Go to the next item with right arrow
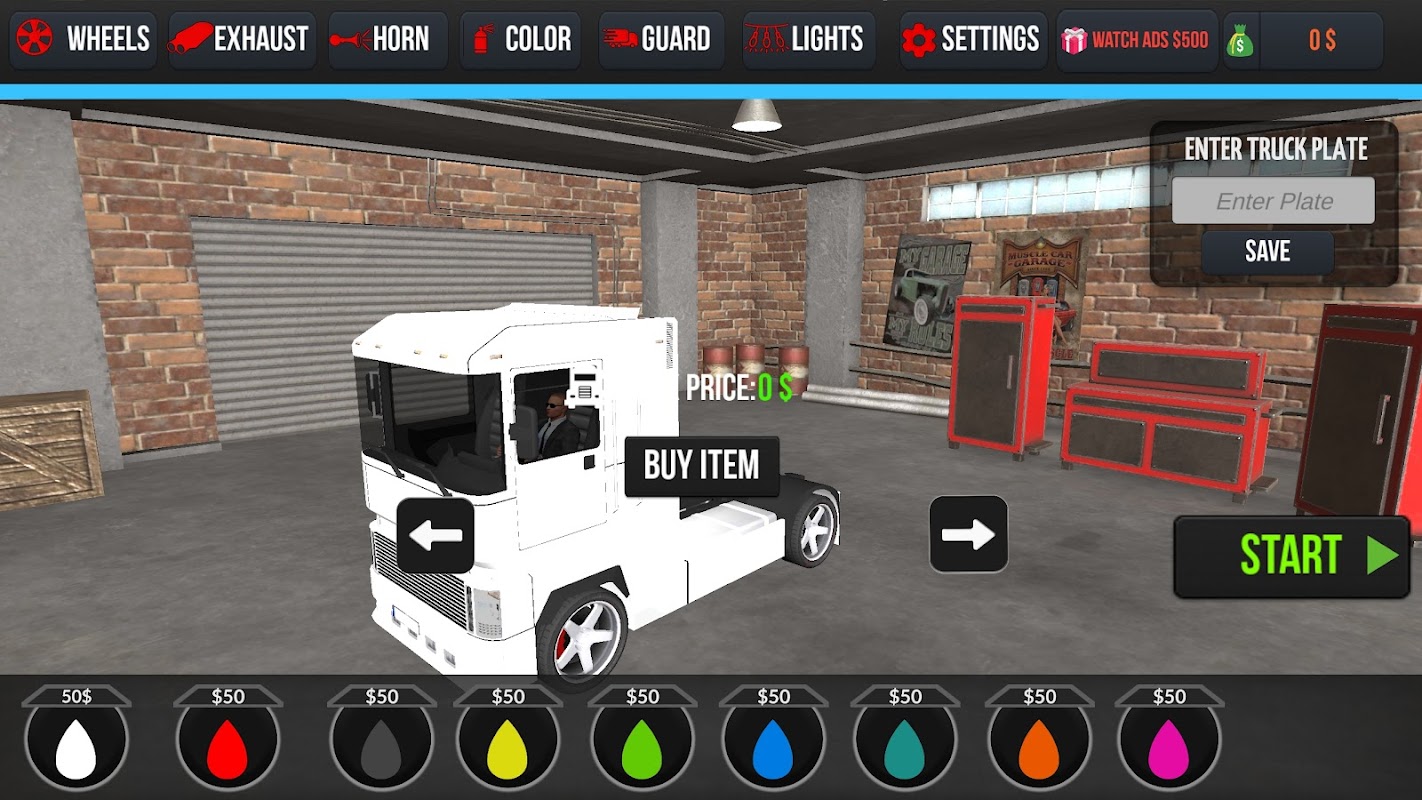Image resolution: width=1422 pixels, height=800 pixels. pyautogui.click(x=968, y=535)
